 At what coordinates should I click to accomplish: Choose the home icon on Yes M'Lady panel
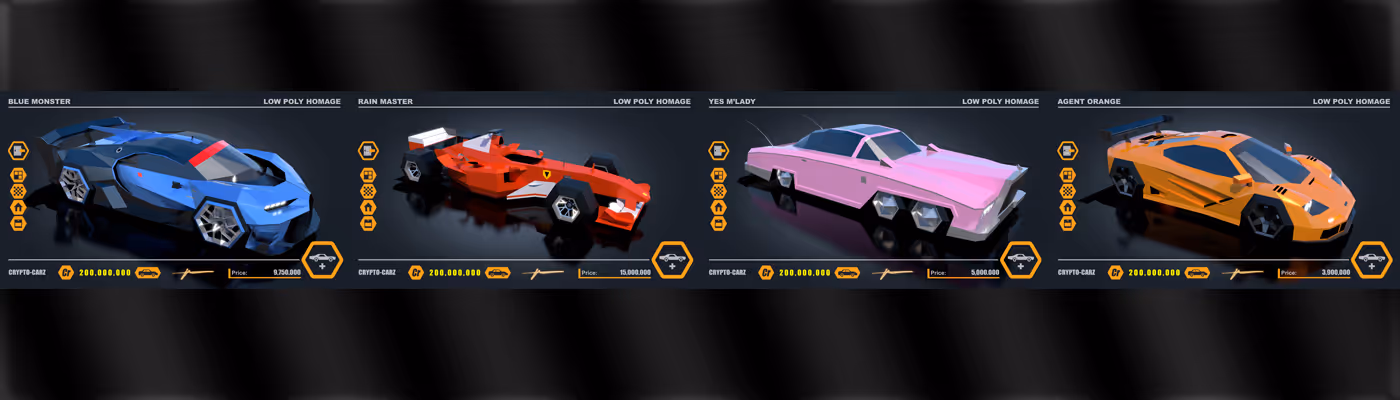tap(718, 207)
